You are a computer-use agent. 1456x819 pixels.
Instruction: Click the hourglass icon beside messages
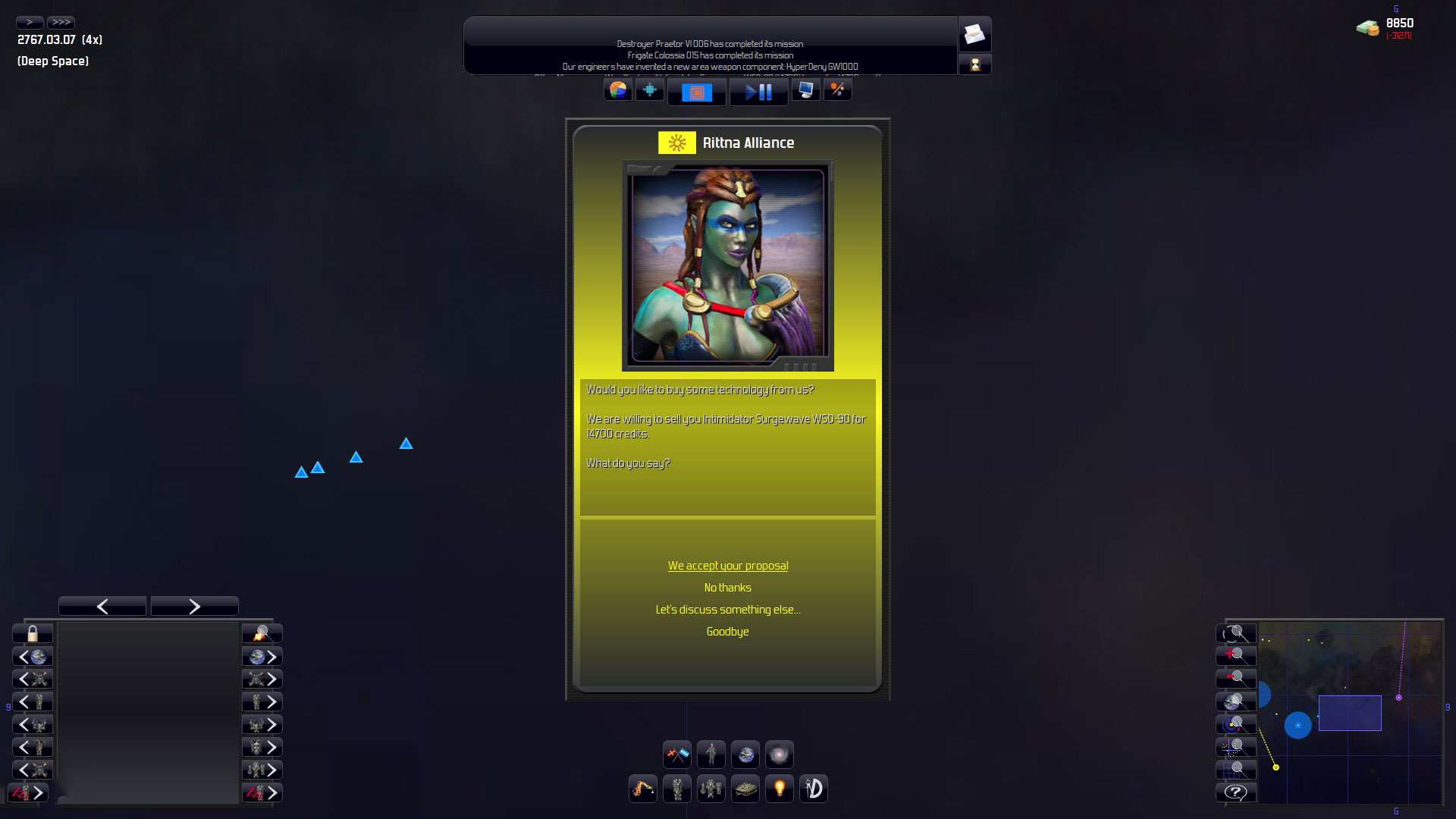click(x=974, y=64)
